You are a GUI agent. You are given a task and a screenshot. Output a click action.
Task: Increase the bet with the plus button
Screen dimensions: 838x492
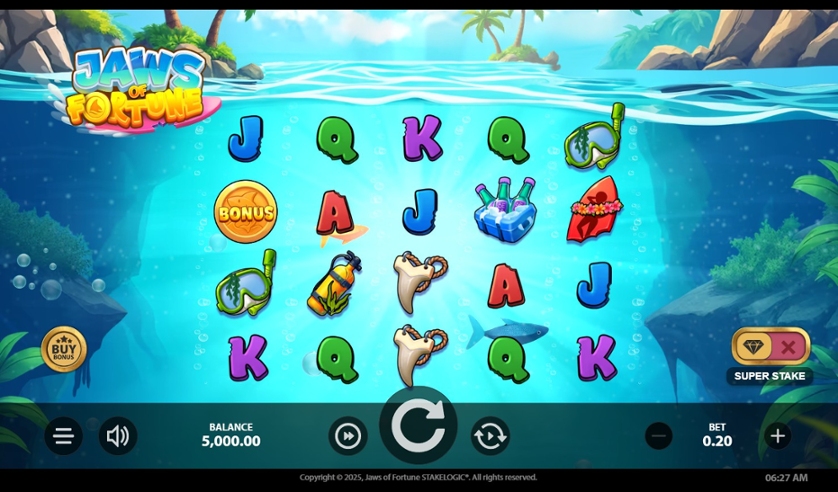777,436
